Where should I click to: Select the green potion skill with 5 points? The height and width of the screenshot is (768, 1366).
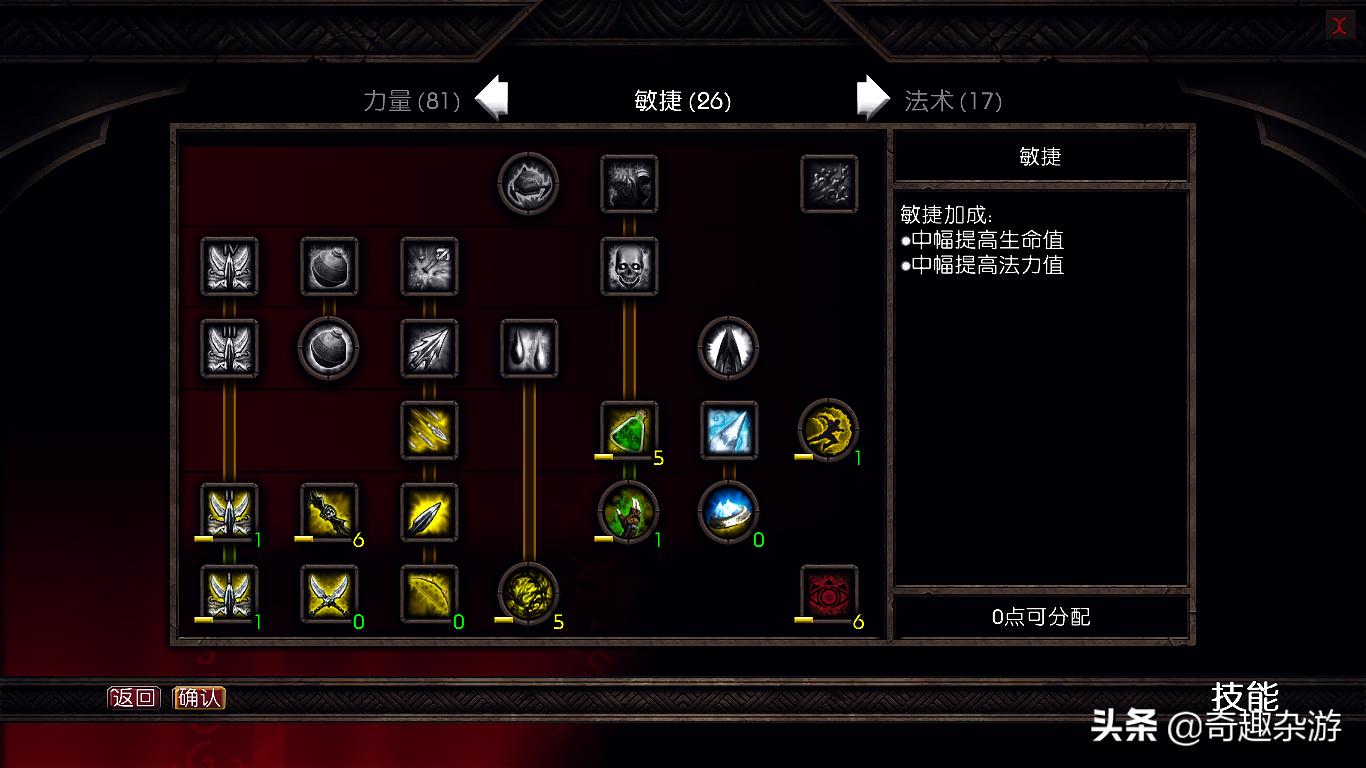[628, 430]
